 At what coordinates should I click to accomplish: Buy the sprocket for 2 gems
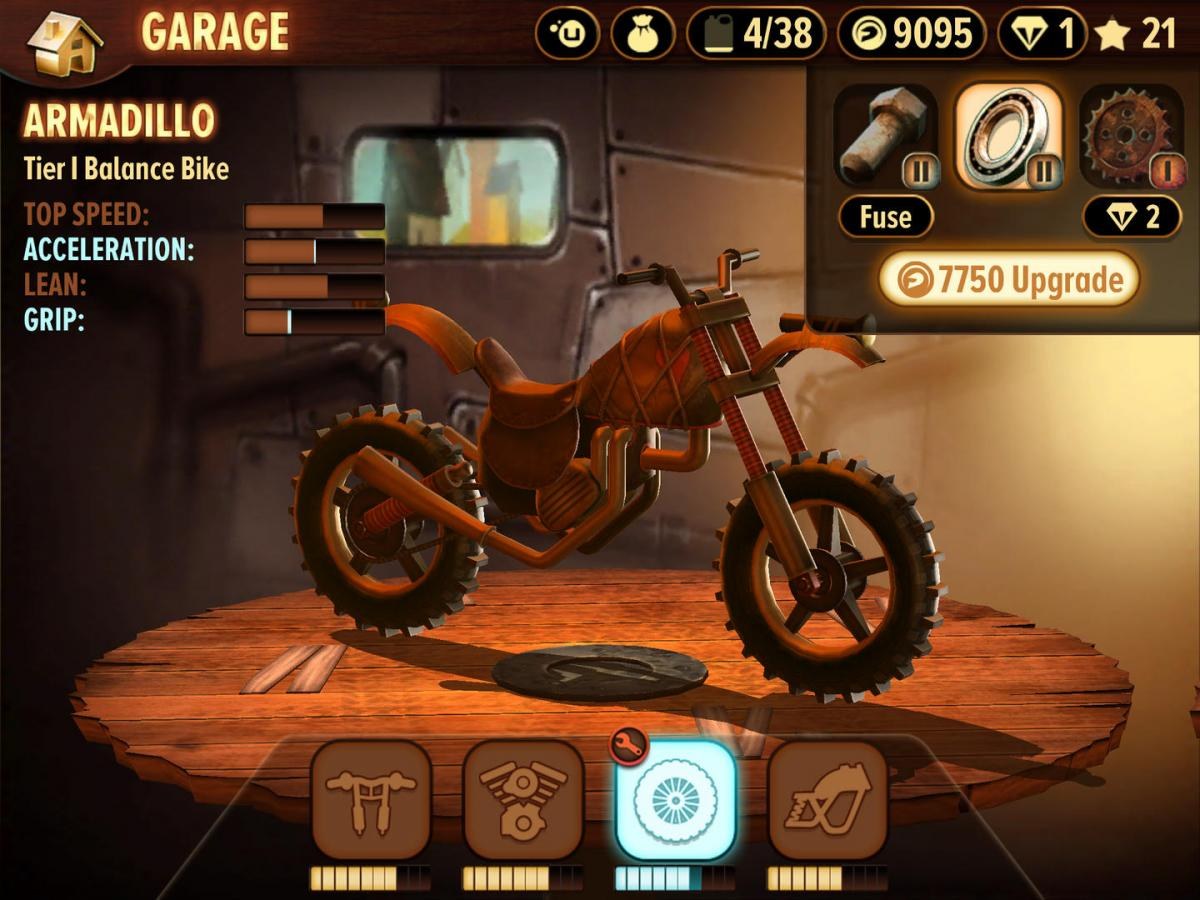(x=1131, y=217)
